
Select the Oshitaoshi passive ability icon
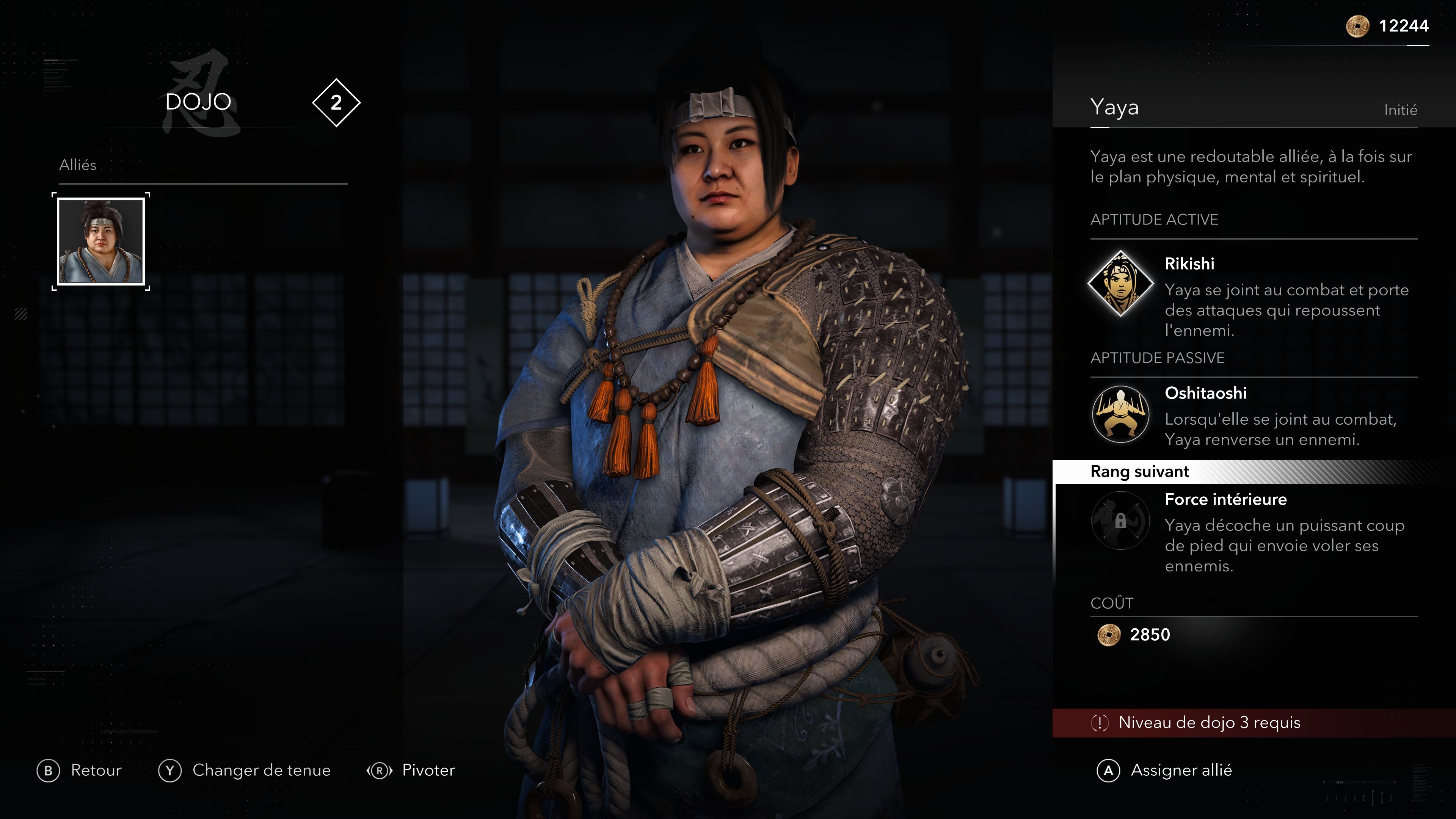pos(1120,414)
